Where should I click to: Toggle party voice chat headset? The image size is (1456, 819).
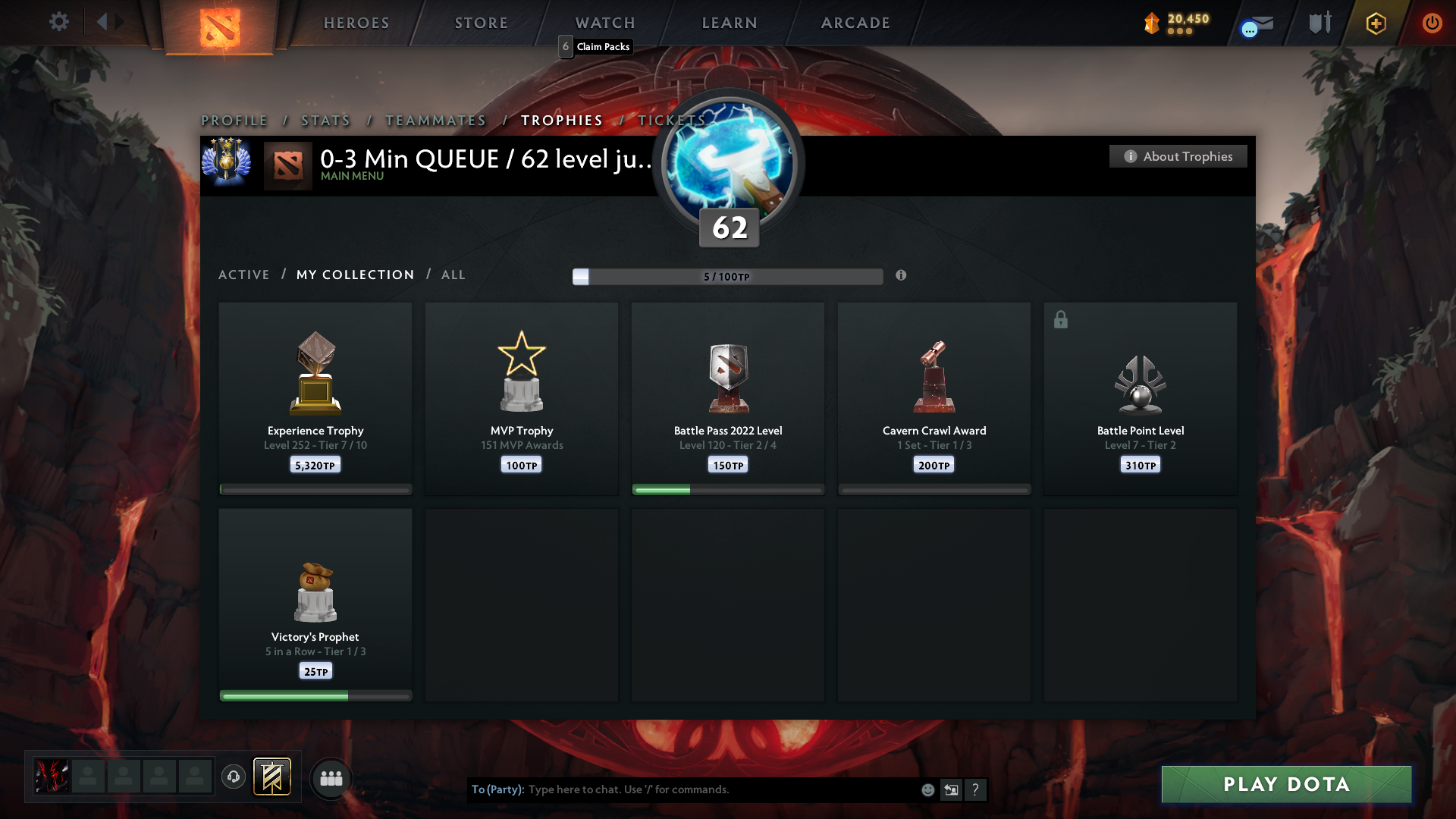point(233,778)
